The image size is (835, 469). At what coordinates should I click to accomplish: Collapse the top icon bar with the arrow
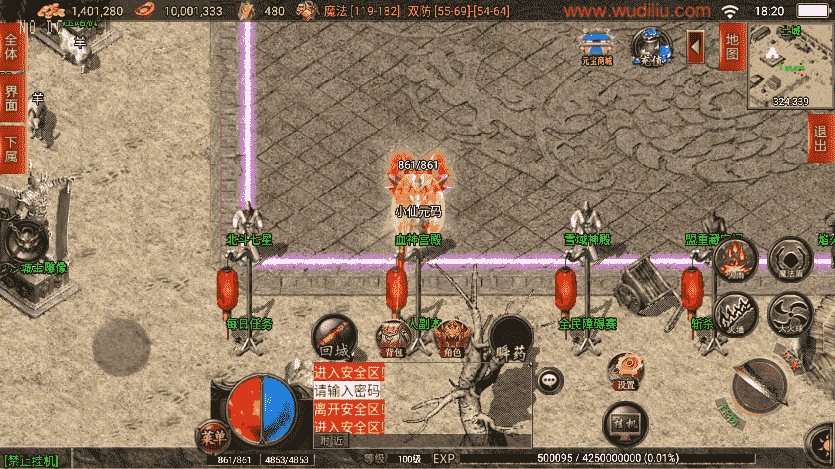click(696, 46)
